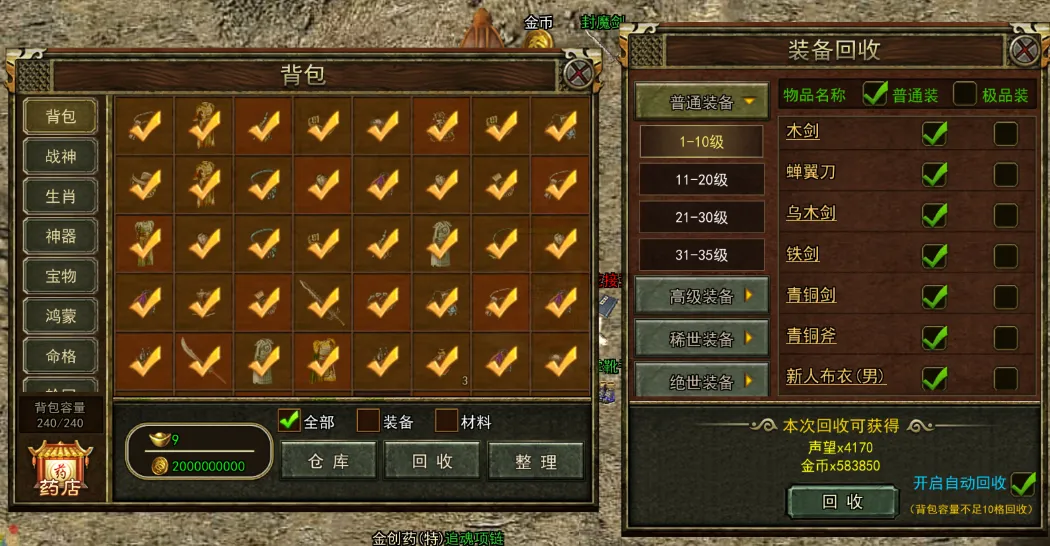This screenshot has height=546, width=1050.
Task: Close the 装备回收 recycle panel
Action: click(x=1024, y=50)
